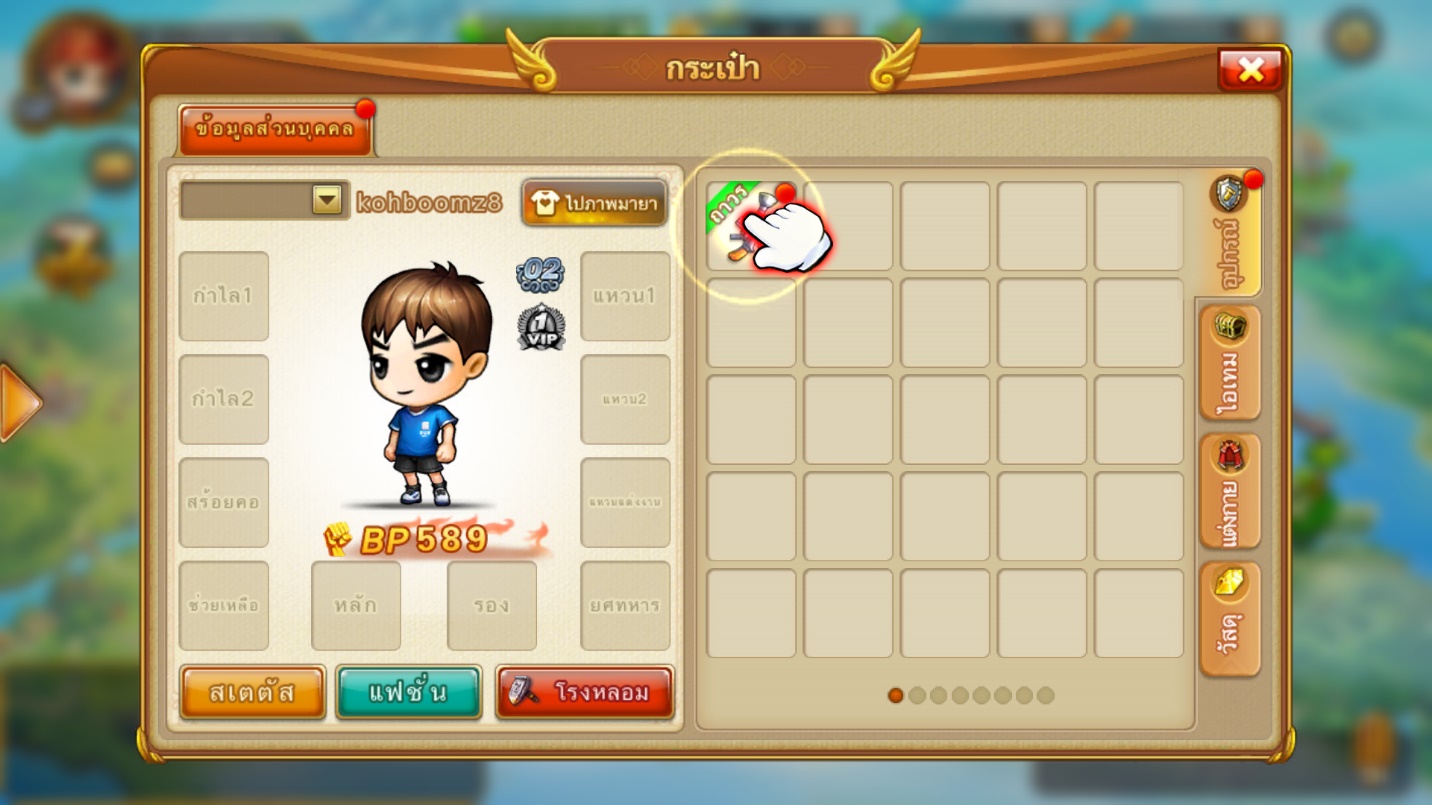This screenshot has height=805, width=1432.
Task: Close the กระเป๋า bag window
Action: [1250, 69]
